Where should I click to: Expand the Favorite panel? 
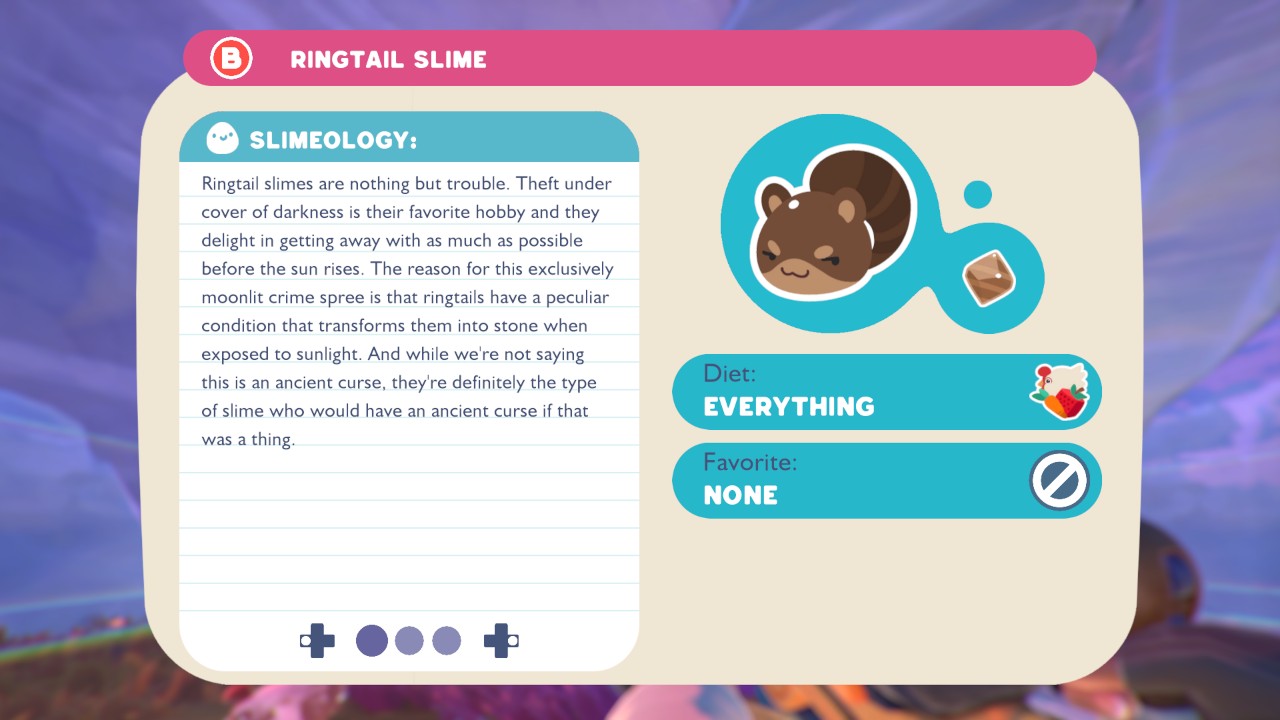coord(886,480)
